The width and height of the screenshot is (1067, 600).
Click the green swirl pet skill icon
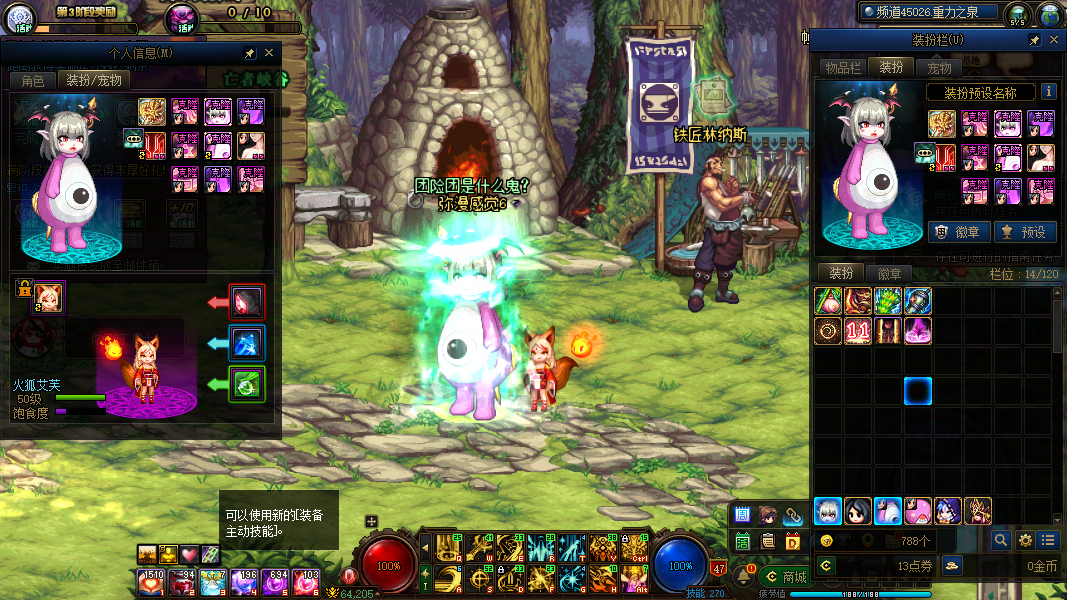(247, 384)
